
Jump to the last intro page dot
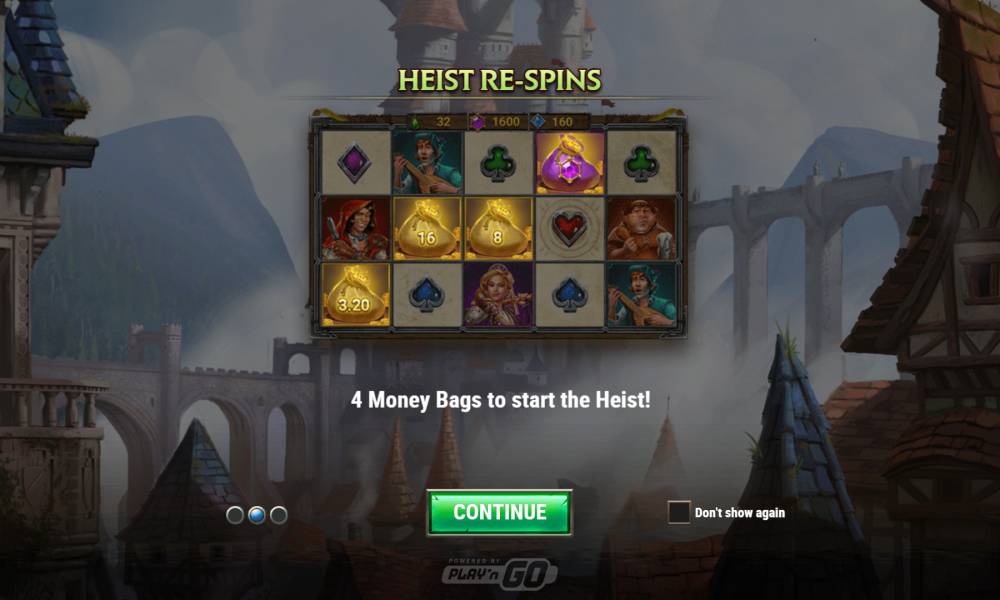[x=279, y=515]
